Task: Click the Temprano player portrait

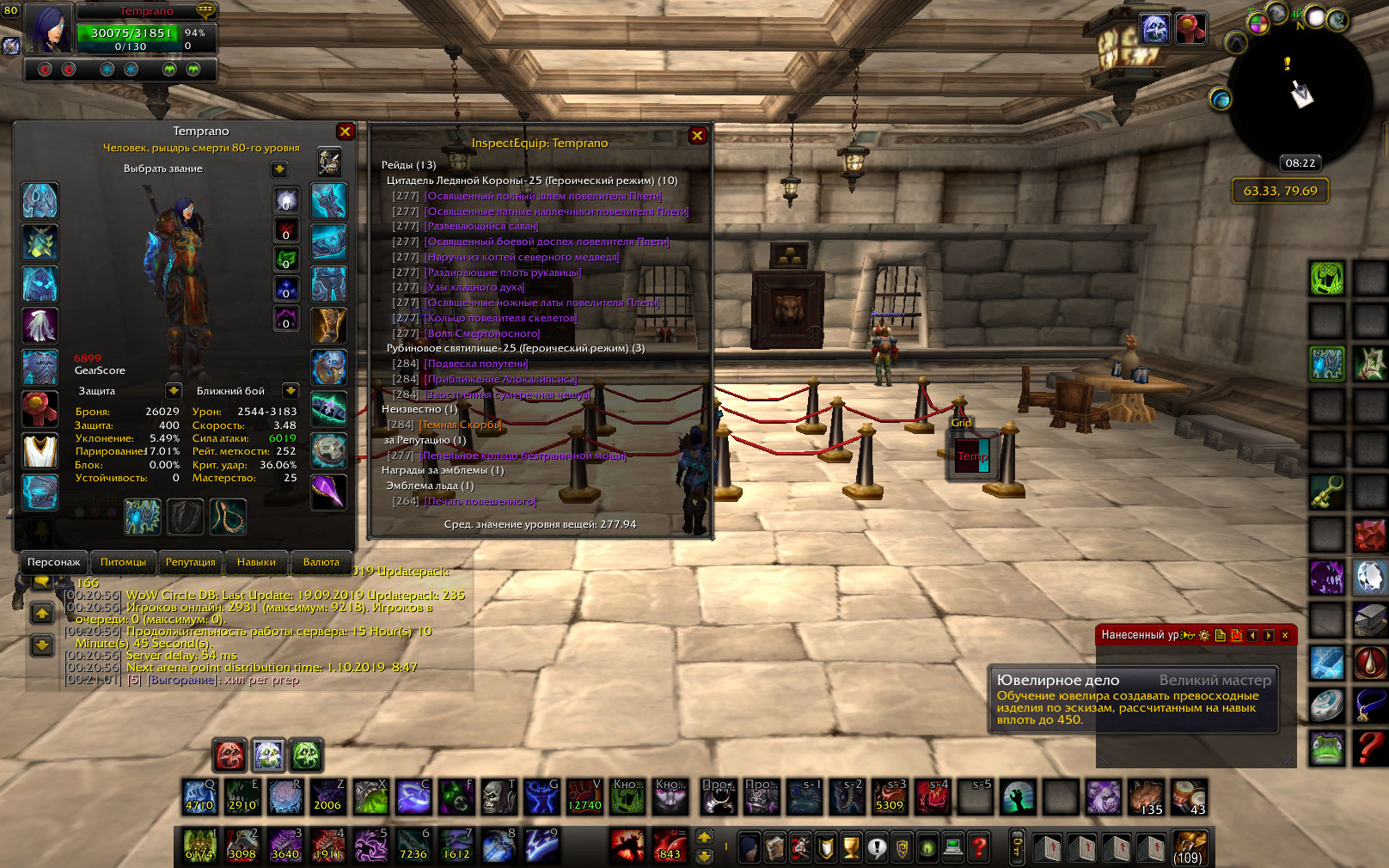Action: [x=48, y=28]
